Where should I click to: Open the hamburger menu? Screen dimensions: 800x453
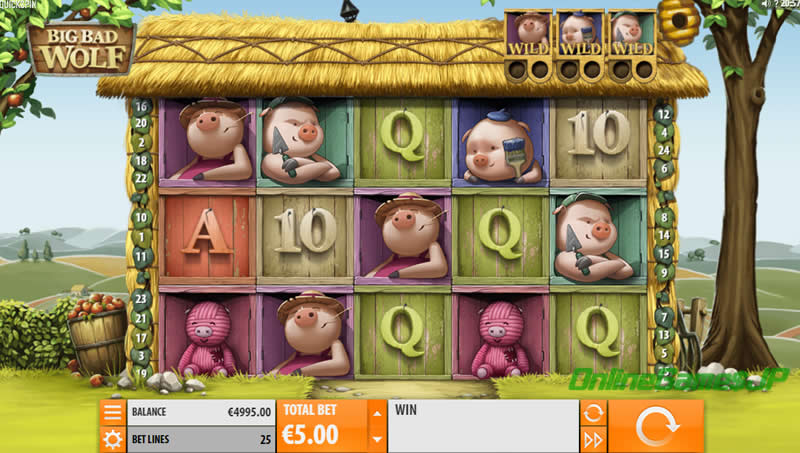click(112, 412)
